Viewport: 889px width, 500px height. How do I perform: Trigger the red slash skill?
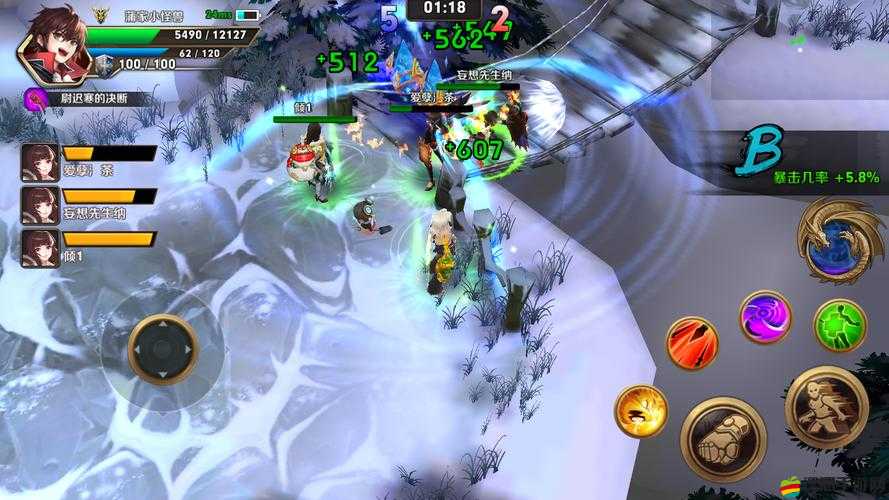click(692, 343)
